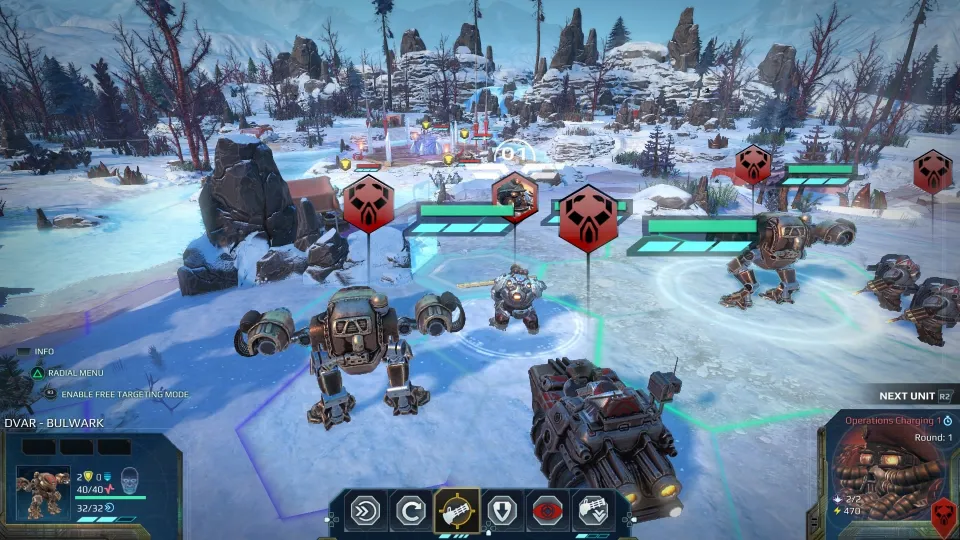
Task: Click the blue face hologram icon
Action: point(128,479)
